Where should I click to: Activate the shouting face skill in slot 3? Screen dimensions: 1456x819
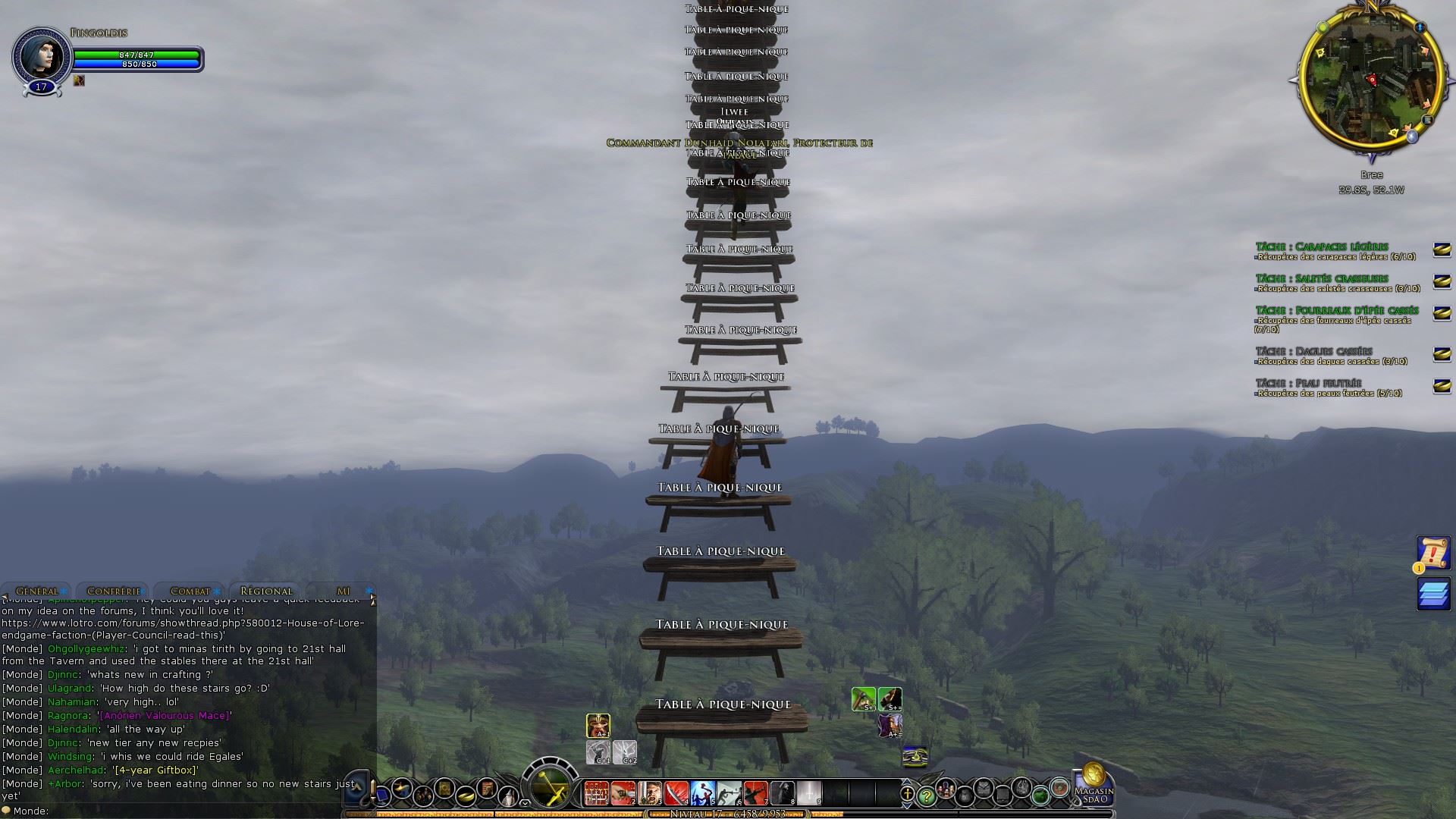click(x=650, y=792)
